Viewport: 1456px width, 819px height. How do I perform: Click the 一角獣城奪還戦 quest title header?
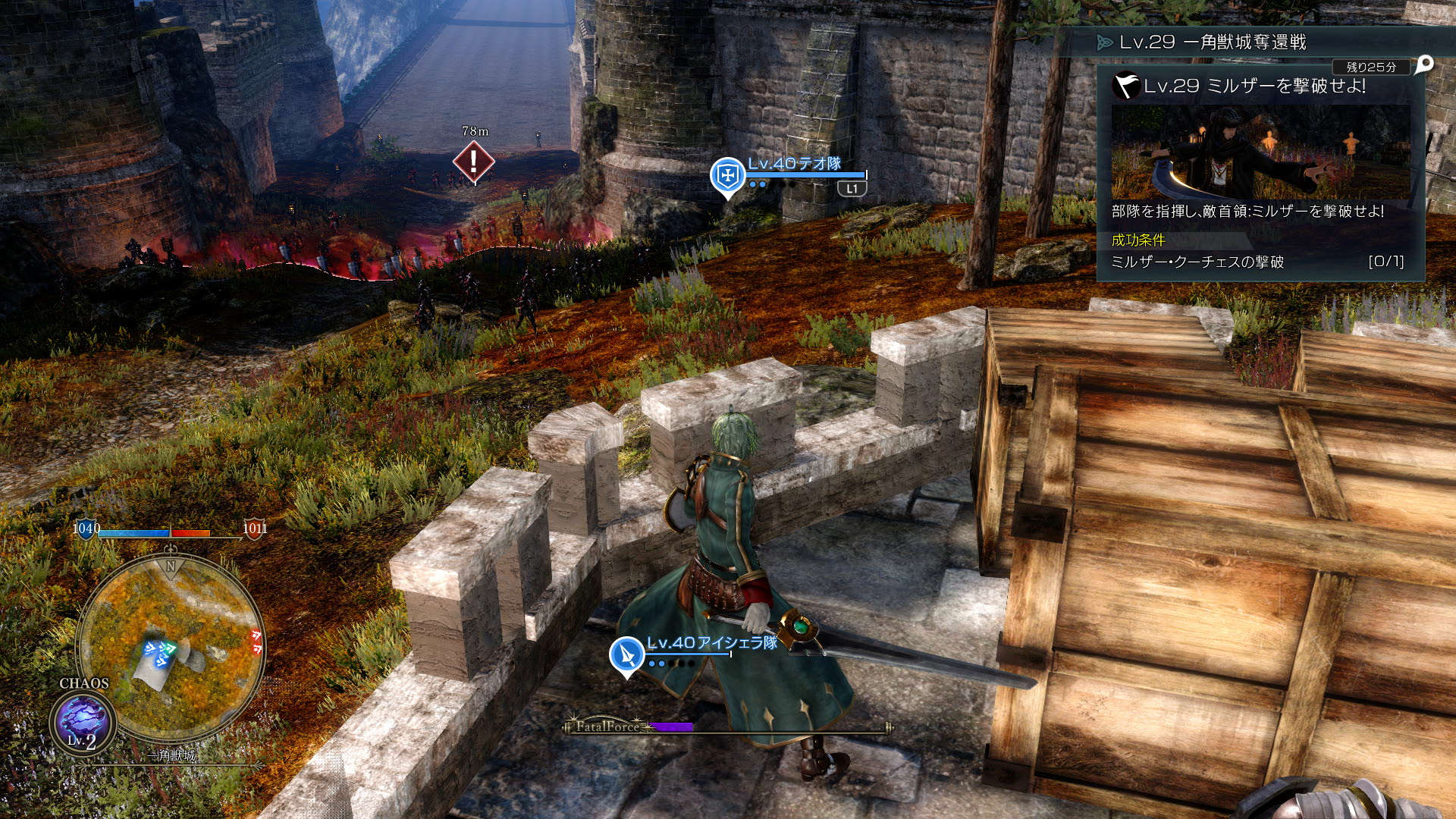(1212, 42)
